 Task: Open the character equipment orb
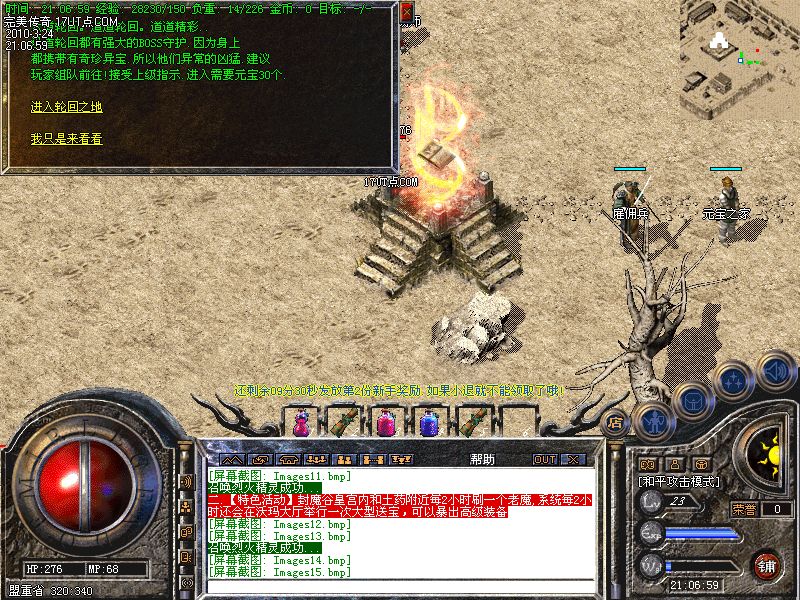pyautogui.click(x=653, y=422)
